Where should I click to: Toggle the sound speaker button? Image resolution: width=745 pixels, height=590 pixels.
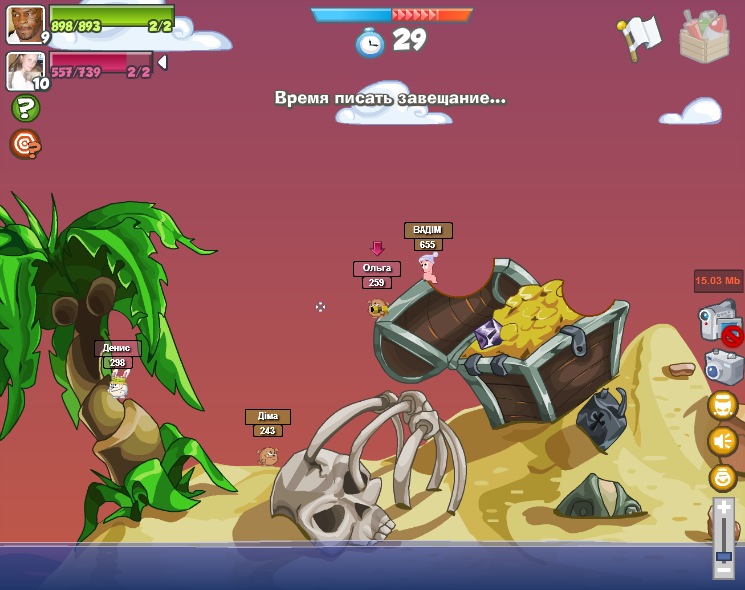tap(722, 440)
